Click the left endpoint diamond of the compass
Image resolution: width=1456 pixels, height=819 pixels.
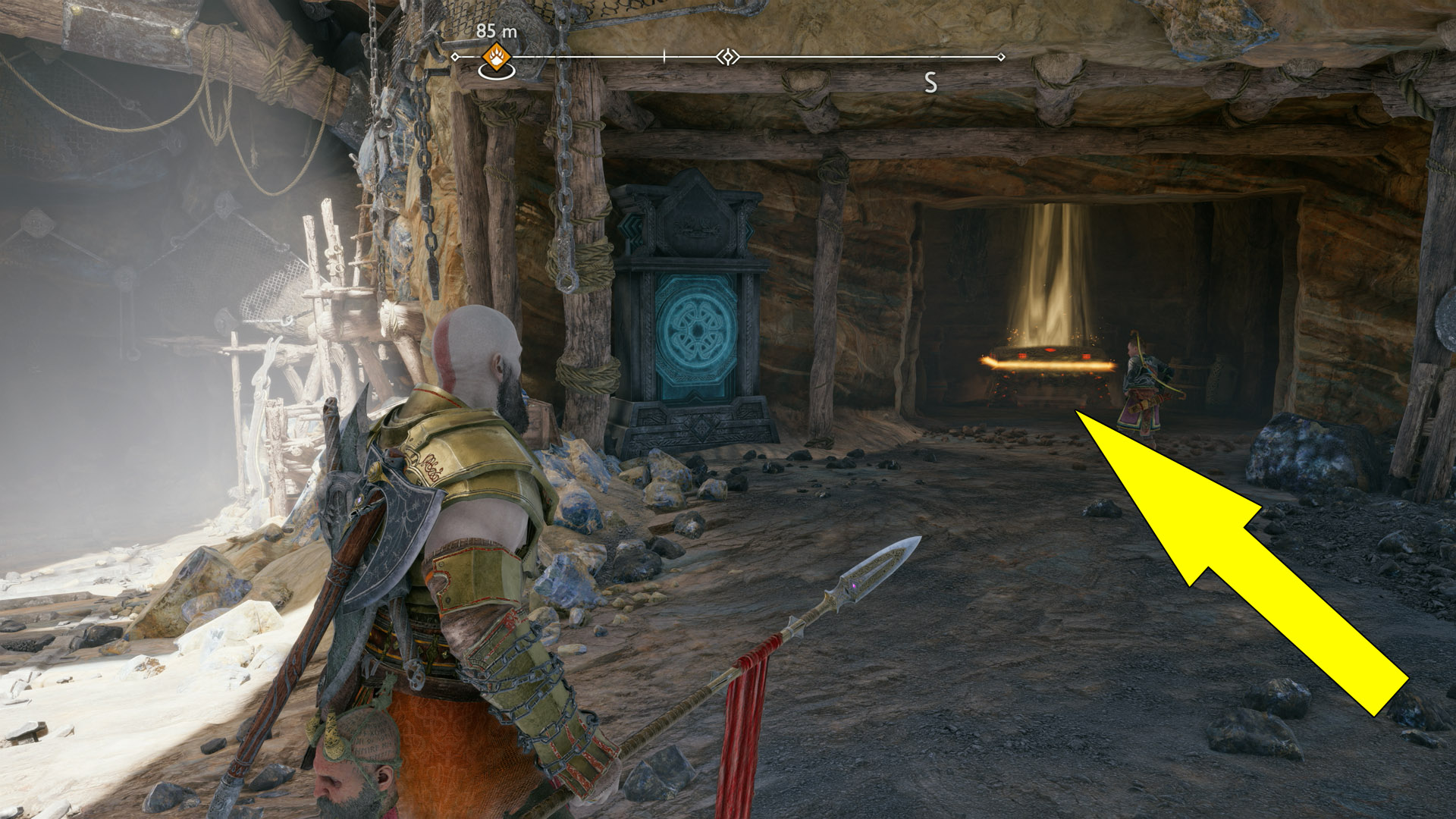(x=455, y=56)
